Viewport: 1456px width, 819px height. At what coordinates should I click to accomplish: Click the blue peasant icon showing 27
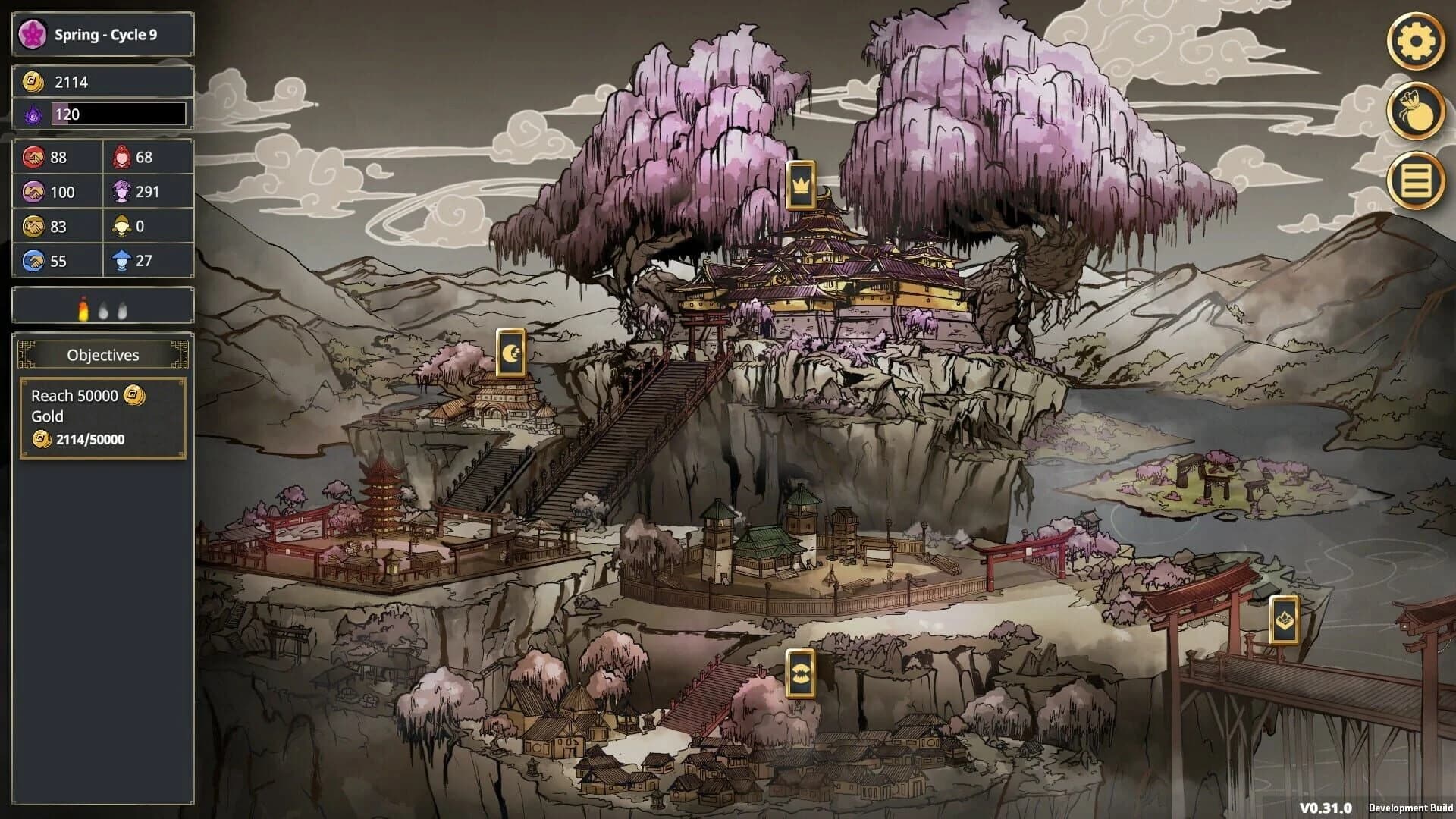pyautogui.click(x=121, y=260)
